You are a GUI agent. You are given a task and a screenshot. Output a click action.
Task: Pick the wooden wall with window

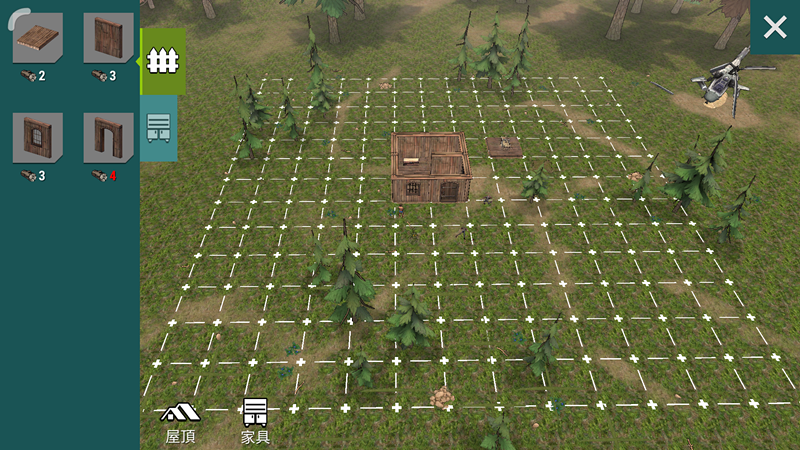[38, 138]
